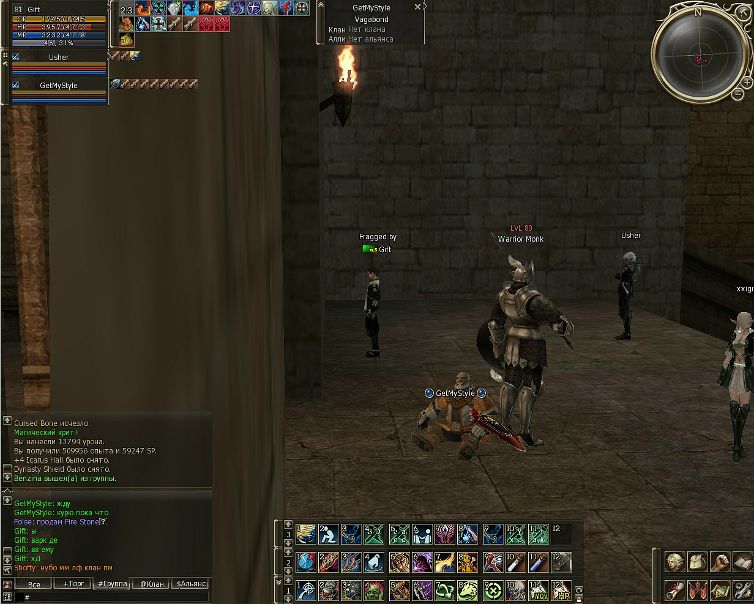Image resolution: width=754 pixels, height=604 pixels.
Task: Close the GetMyStyle target info window
Action: (x=418, y=5)
